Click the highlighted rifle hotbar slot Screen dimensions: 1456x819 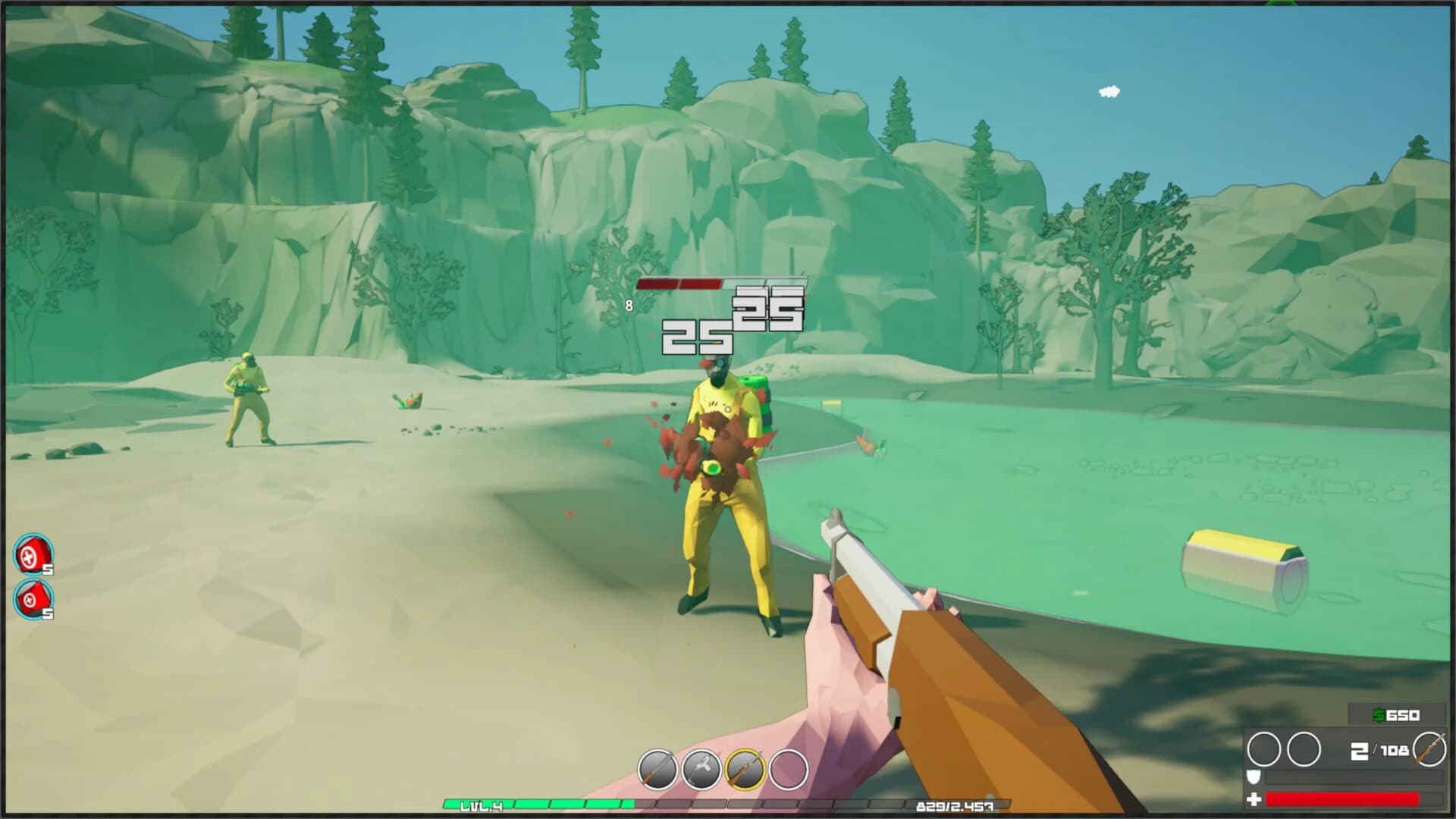tap(745, 767)
